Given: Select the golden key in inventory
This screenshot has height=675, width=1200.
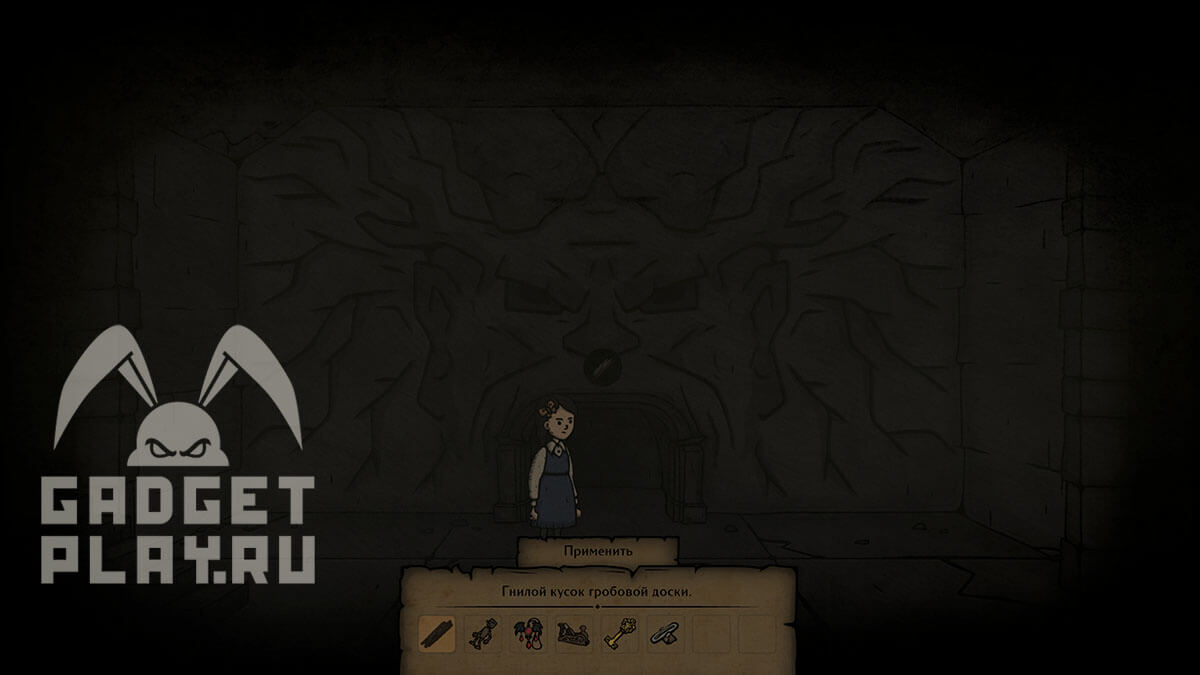Looking at the screenshot, I should click(620, 634).
